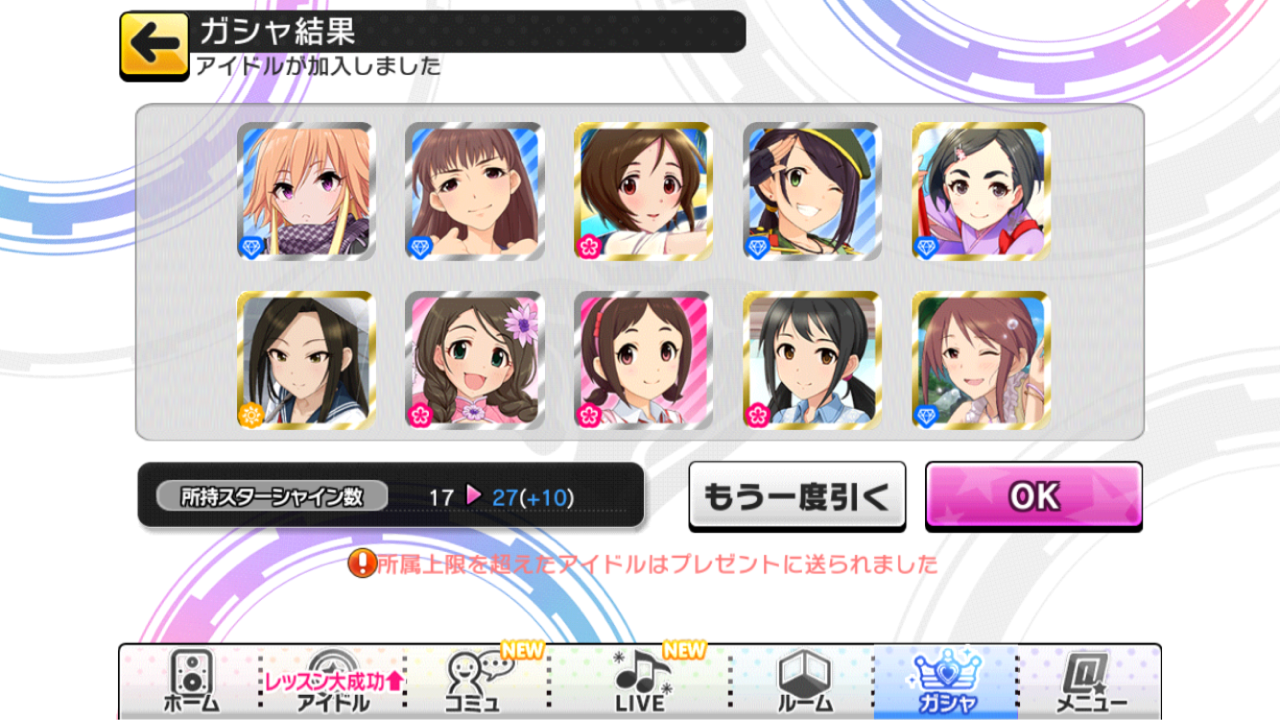Click the 所持スターシャイン数 counter bar

(390, 494)
